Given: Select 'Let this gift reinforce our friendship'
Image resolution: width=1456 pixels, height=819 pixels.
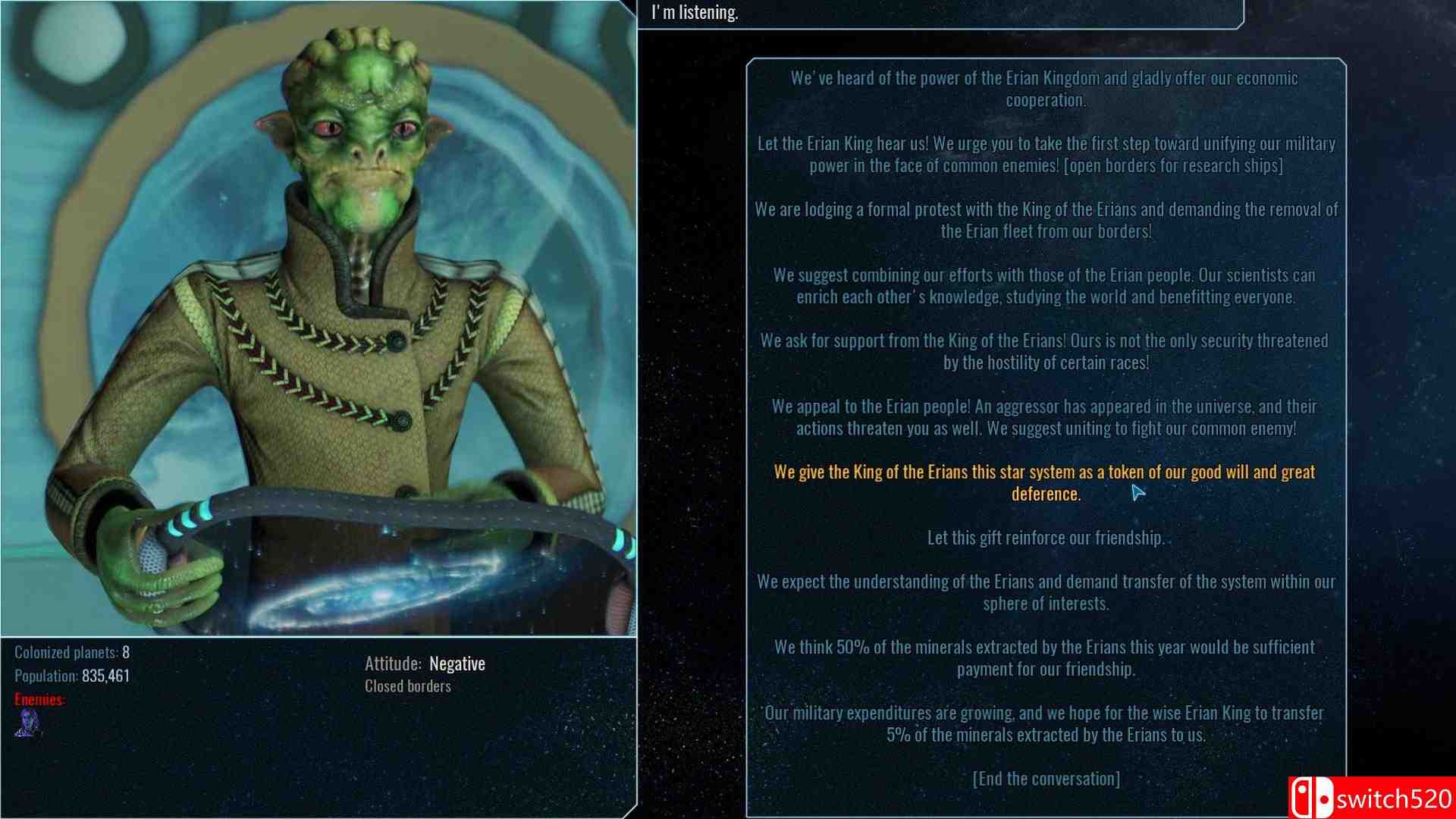Looking at the screenshot, I should click(1045, 537).
